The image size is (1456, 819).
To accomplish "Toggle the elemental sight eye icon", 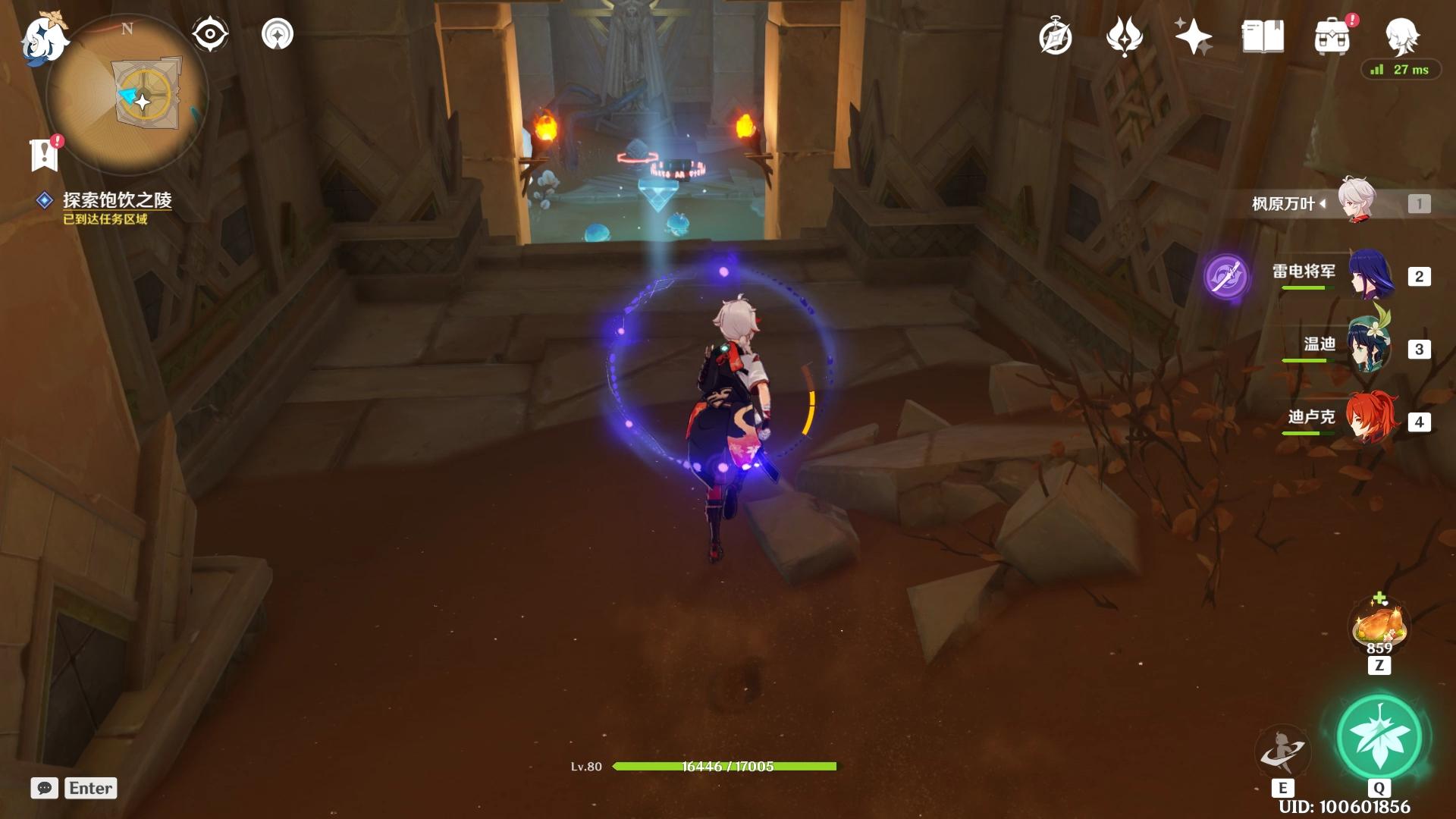I will tap(209, 34).
